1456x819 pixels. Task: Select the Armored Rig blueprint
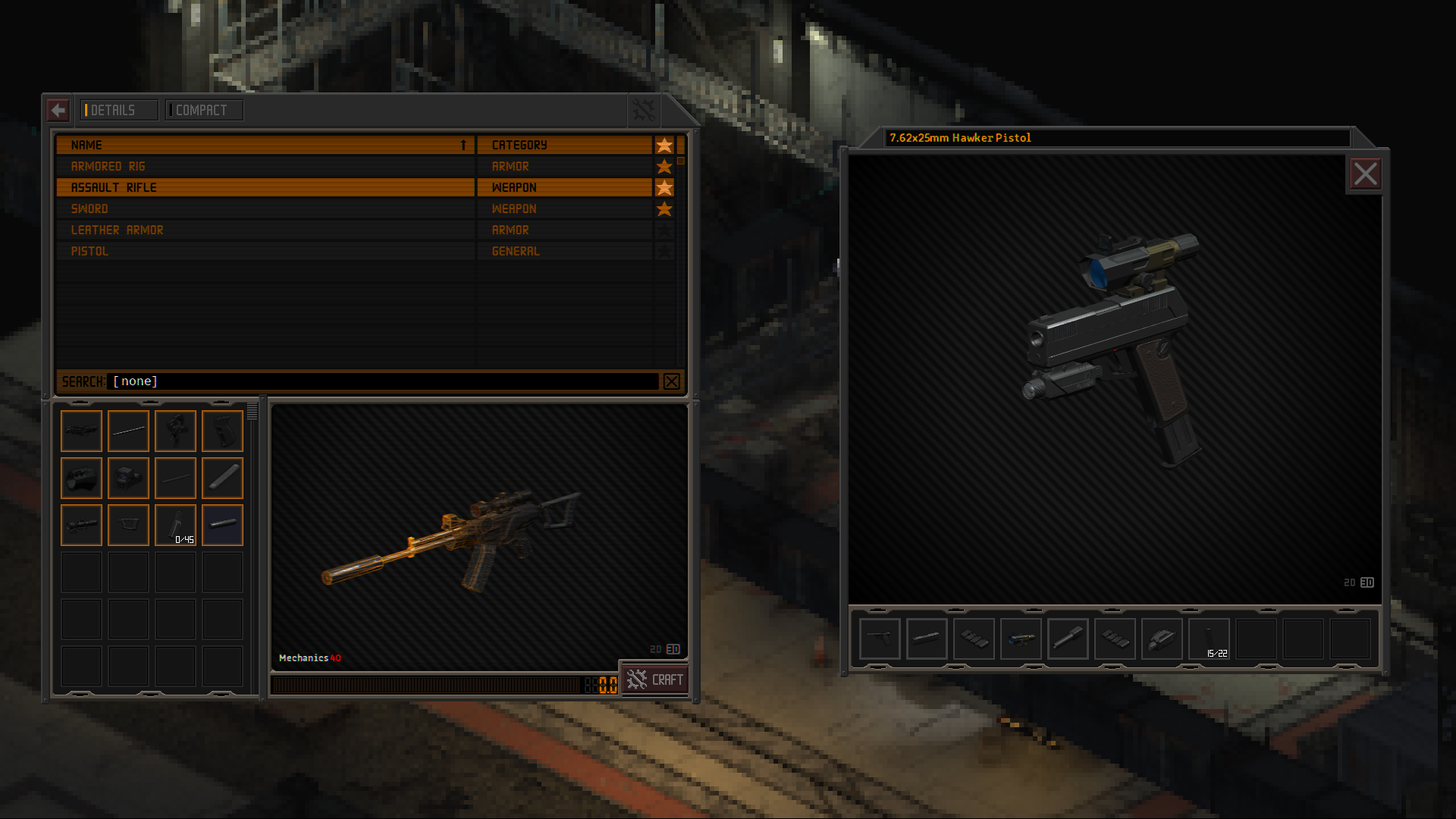point(265,166)
